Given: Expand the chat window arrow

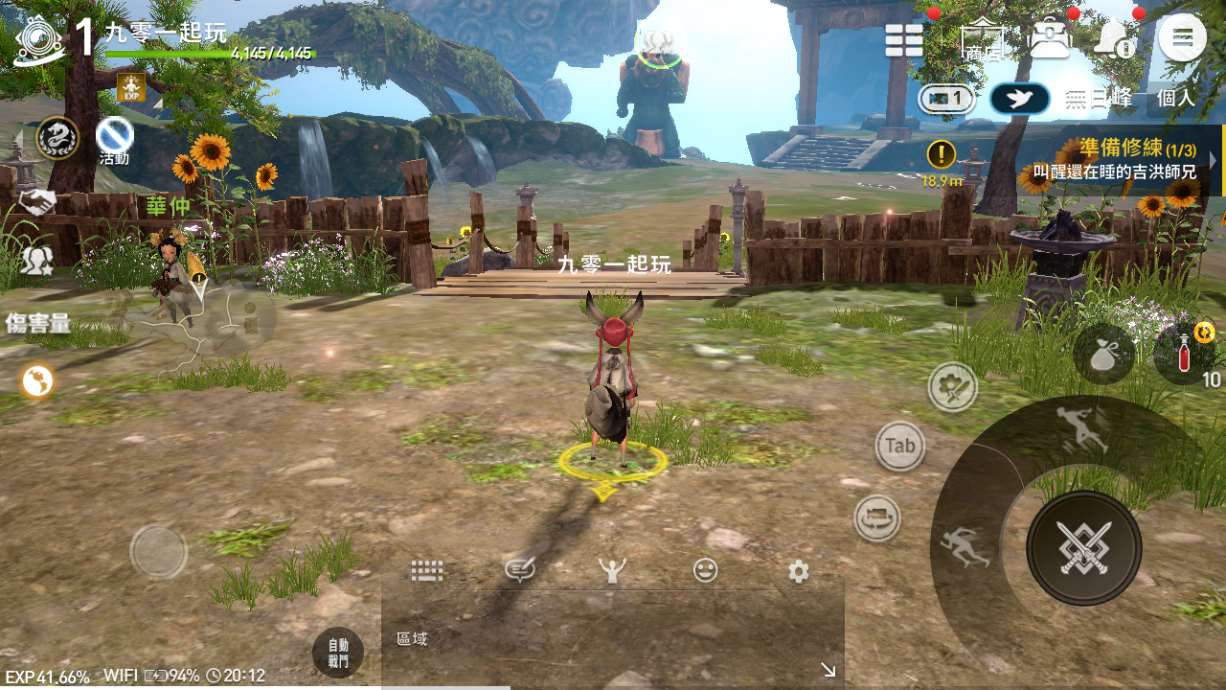Looking at the screenshot, I should pos(828,670).
